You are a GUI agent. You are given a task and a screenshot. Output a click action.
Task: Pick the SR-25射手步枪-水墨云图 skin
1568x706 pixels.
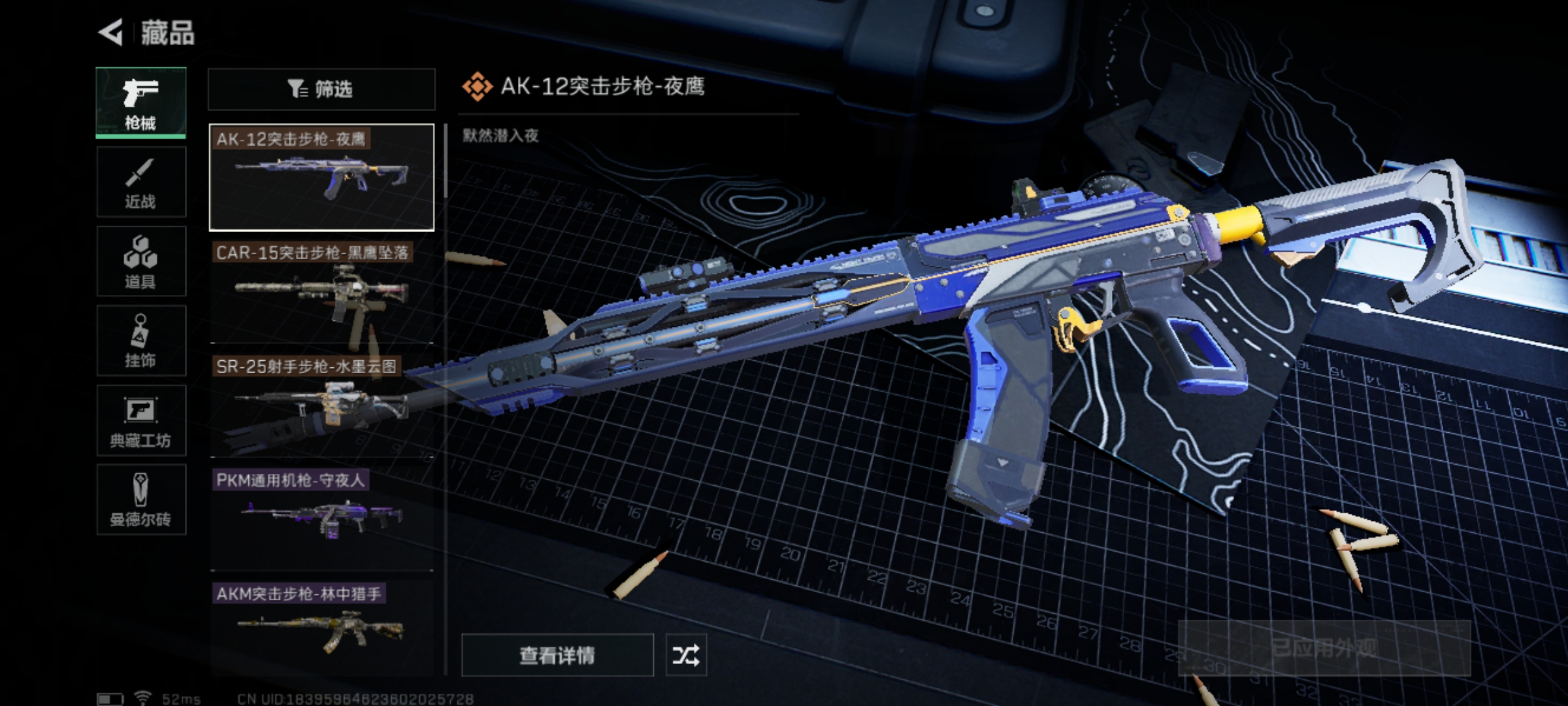coord(321,405)
